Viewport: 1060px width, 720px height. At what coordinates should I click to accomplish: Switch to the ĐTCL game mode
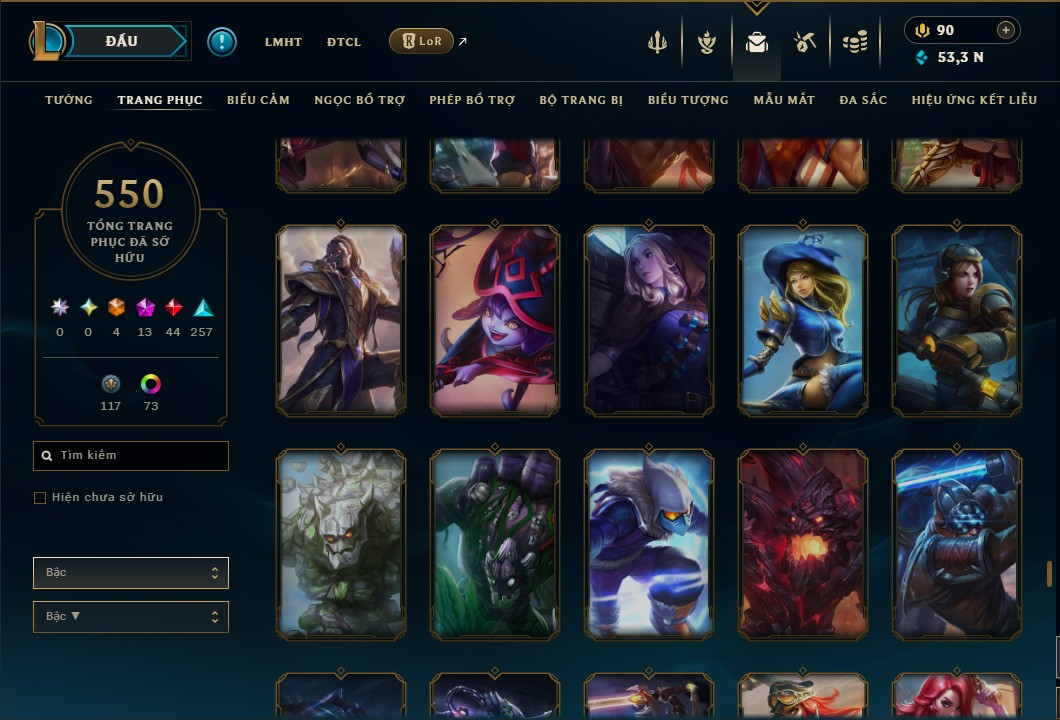pyautogui.click(x=344, y=42)
